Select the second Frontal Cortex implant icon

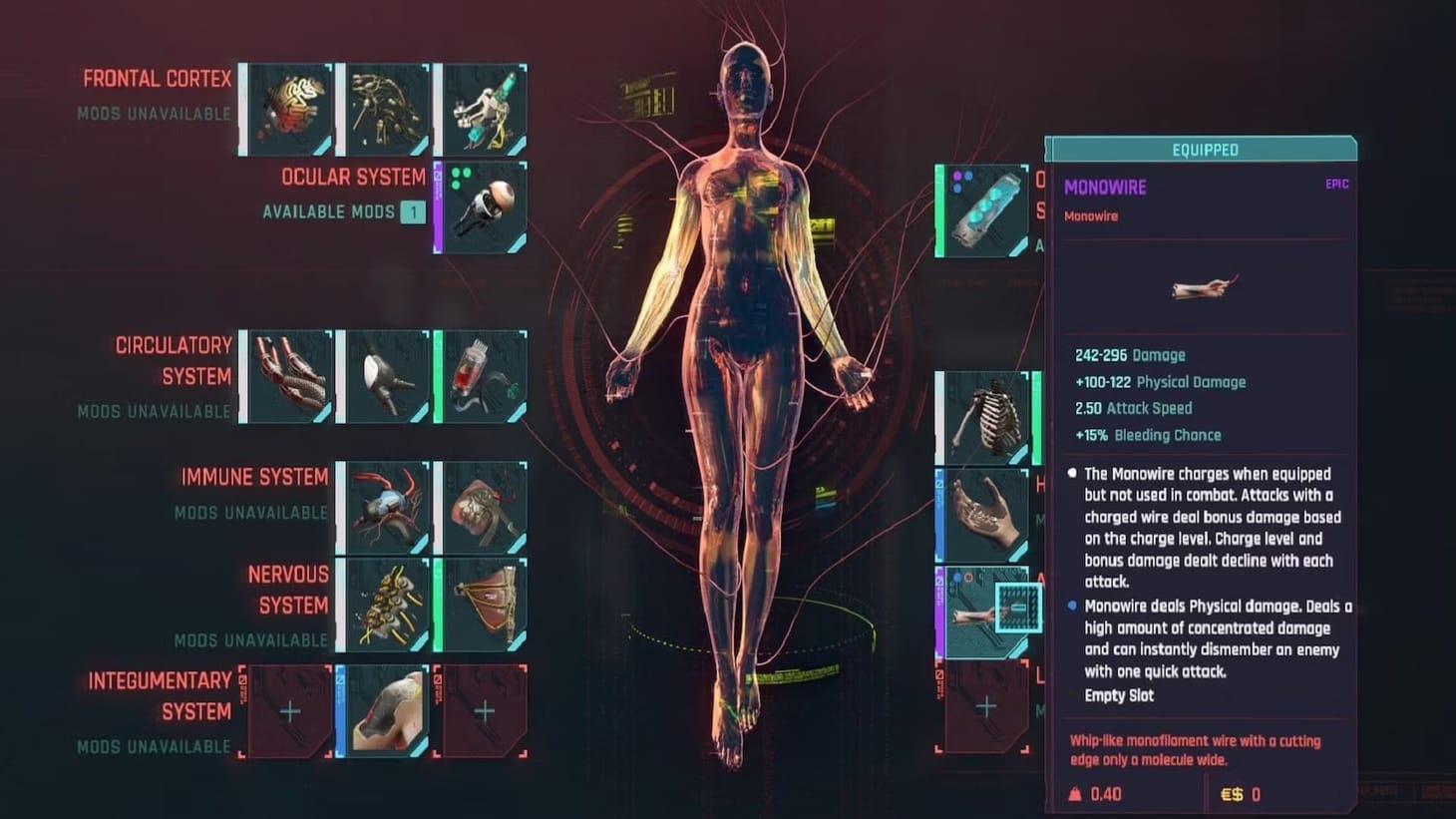click(384, 108)
